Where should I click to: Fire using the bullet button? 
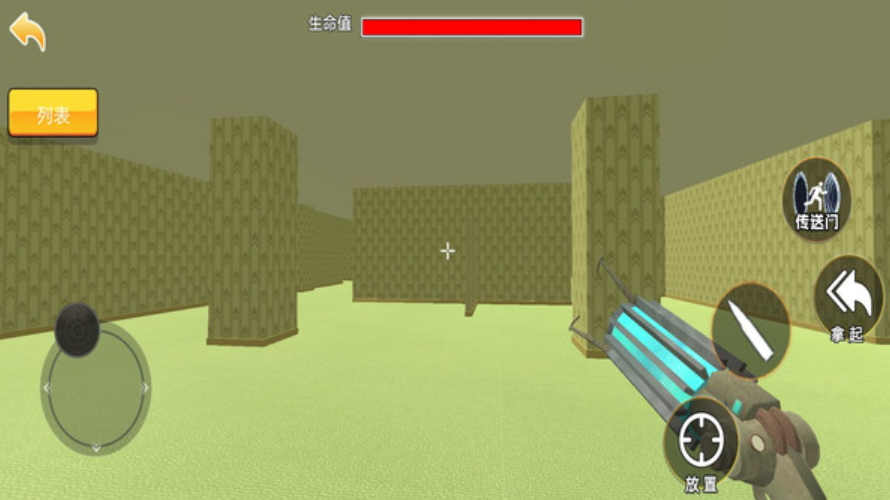(751, 330)
